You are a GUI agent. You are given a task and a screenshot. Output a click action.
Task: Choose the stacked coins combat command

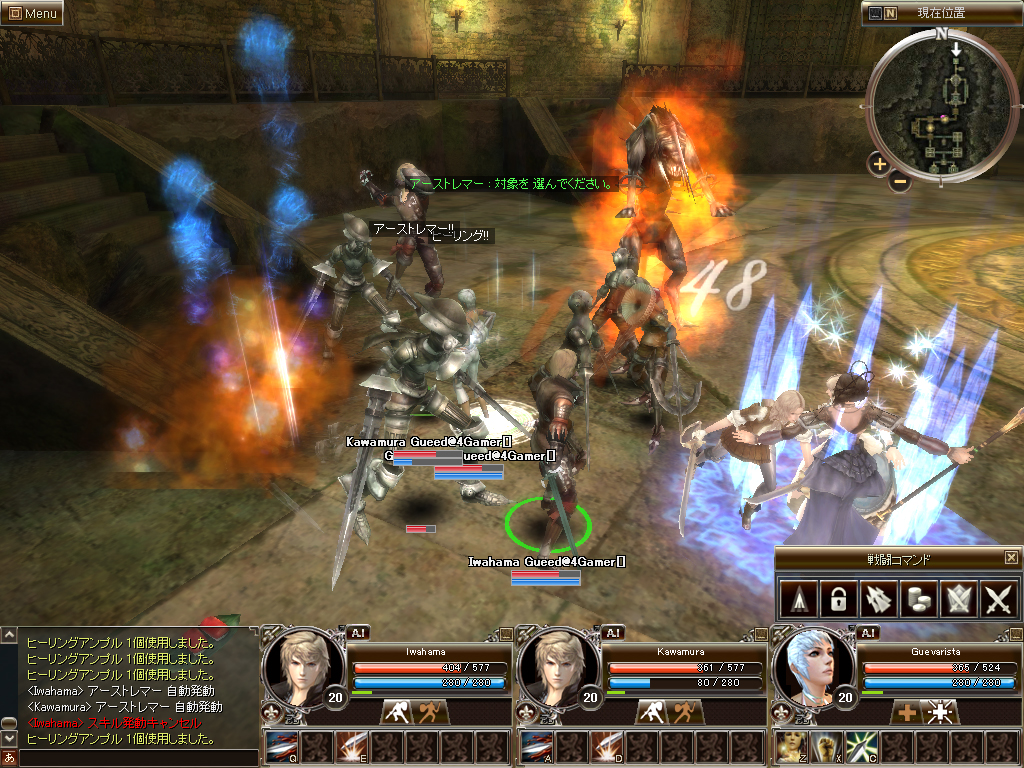tap(918, 599)
